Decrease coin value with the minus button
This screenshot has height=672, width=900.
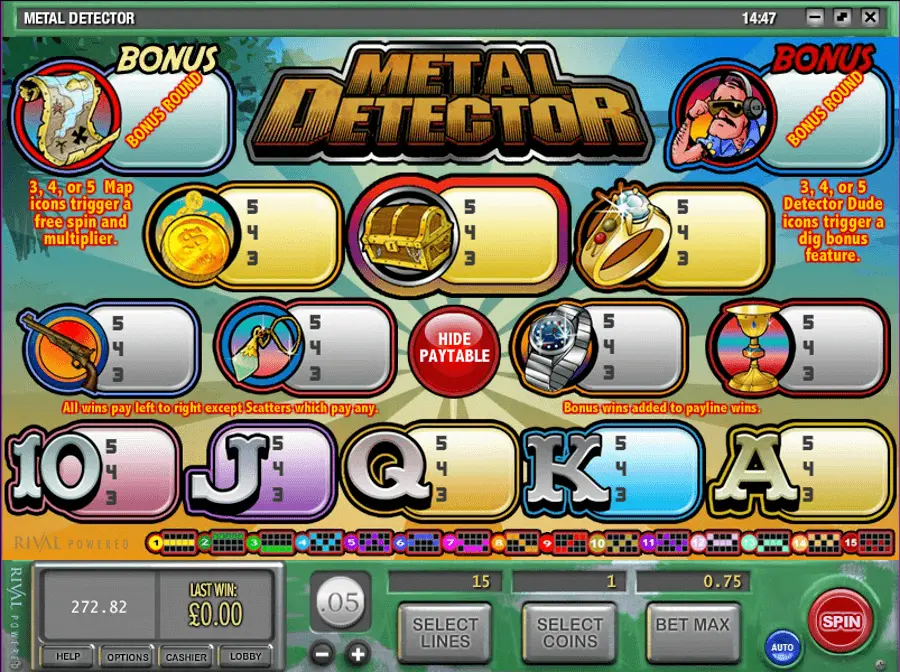(321, 655)
